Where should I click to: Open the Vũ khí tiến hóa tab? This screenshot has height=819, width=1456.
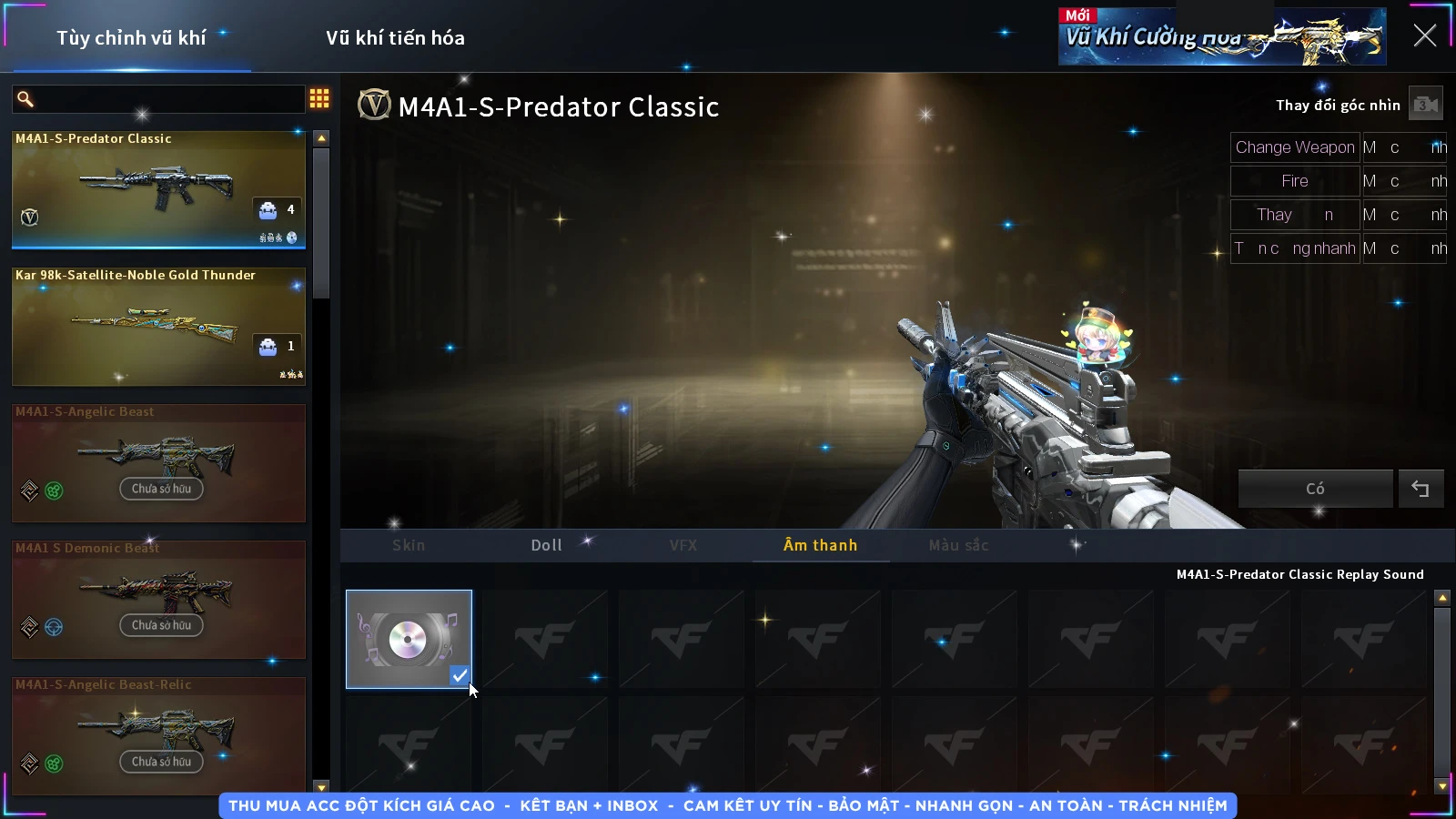395,38
